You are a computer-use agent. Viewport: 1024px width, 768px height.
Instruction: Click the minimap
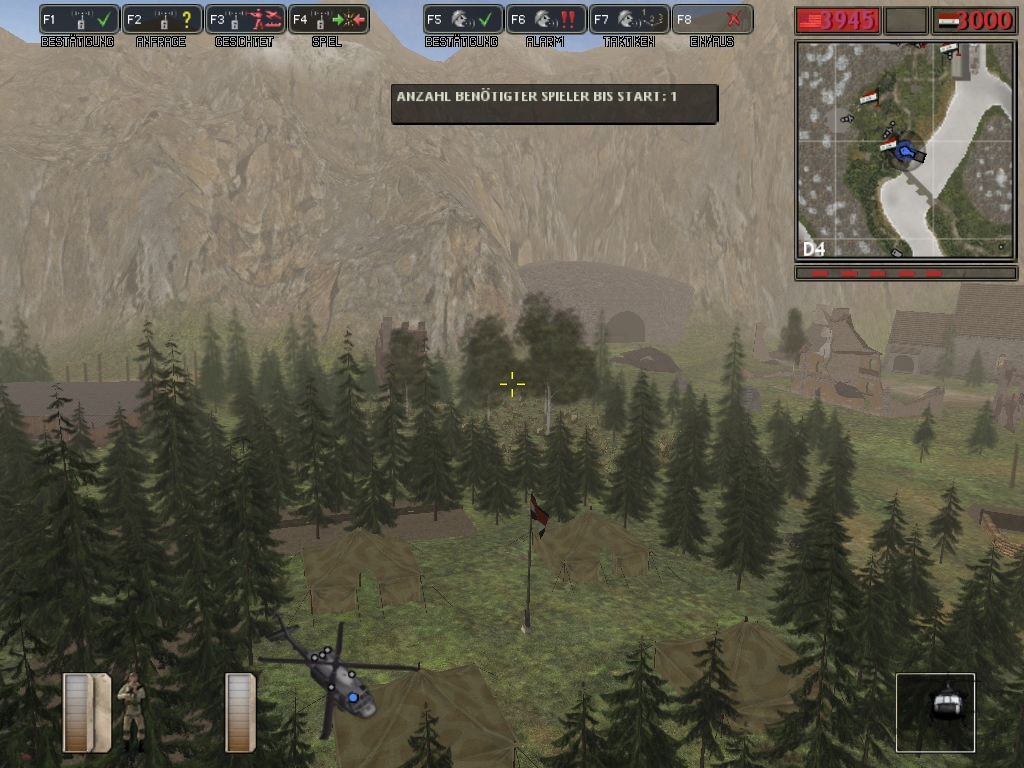pyautogui.click(x=906, y=150)
